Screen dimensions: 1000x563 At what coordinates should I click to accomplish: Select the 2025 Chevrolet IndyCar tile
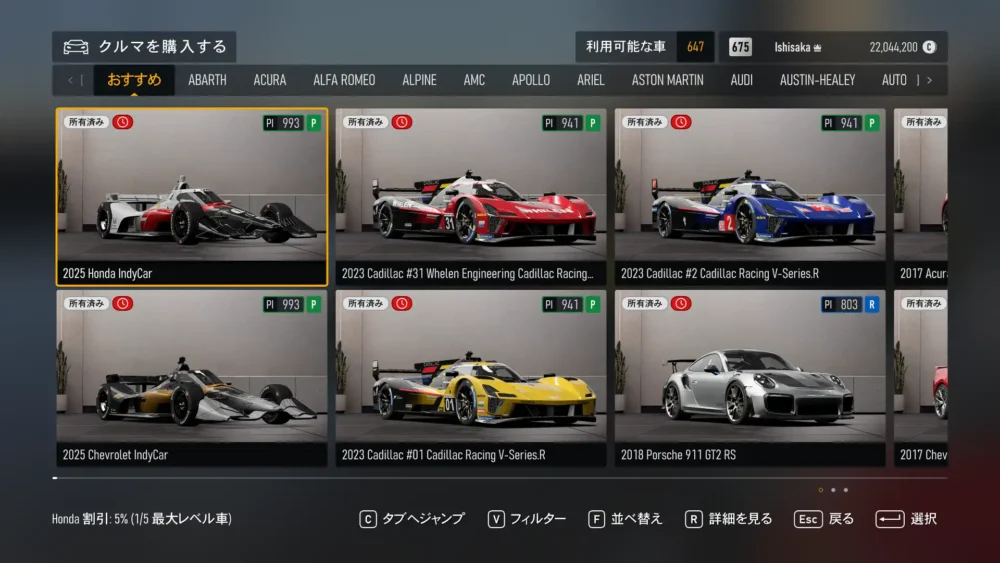click(x=192, y=378)
